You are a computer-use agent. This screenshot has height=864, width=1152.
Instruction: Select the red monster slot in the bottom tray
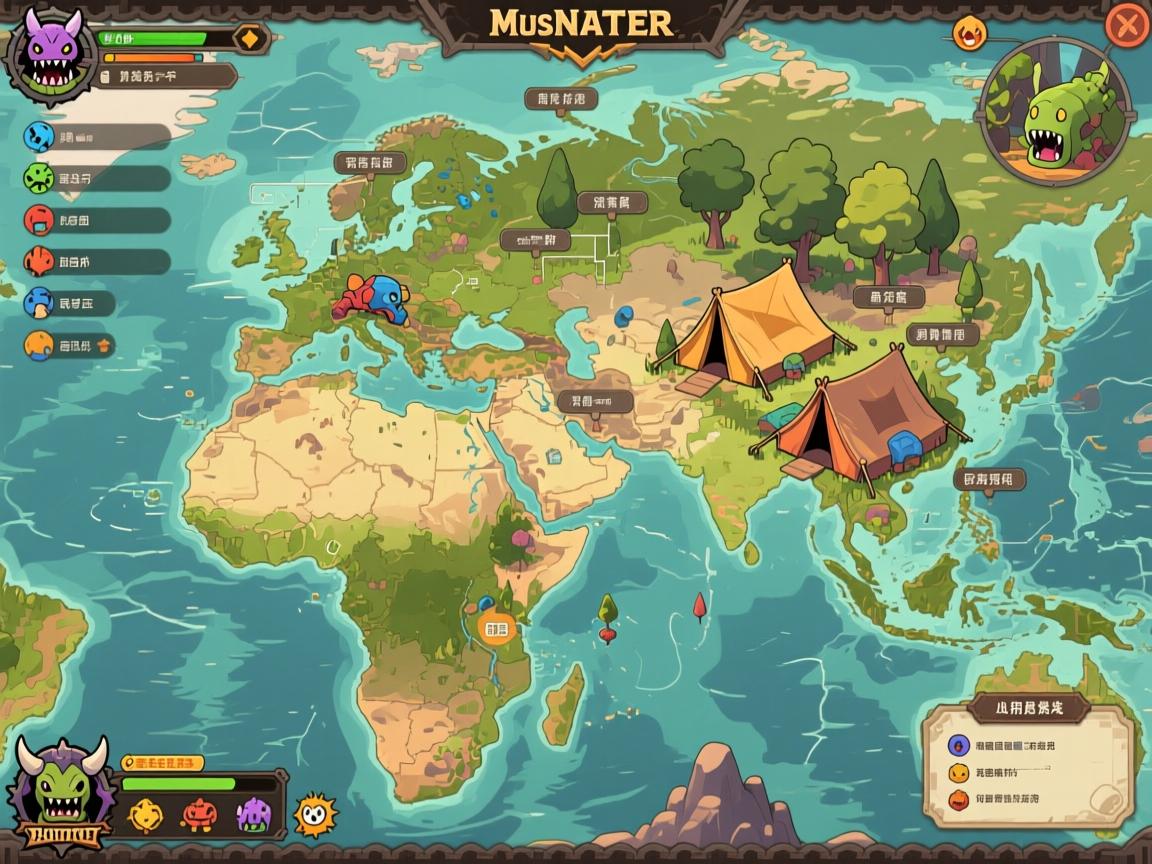click(198, 815)
